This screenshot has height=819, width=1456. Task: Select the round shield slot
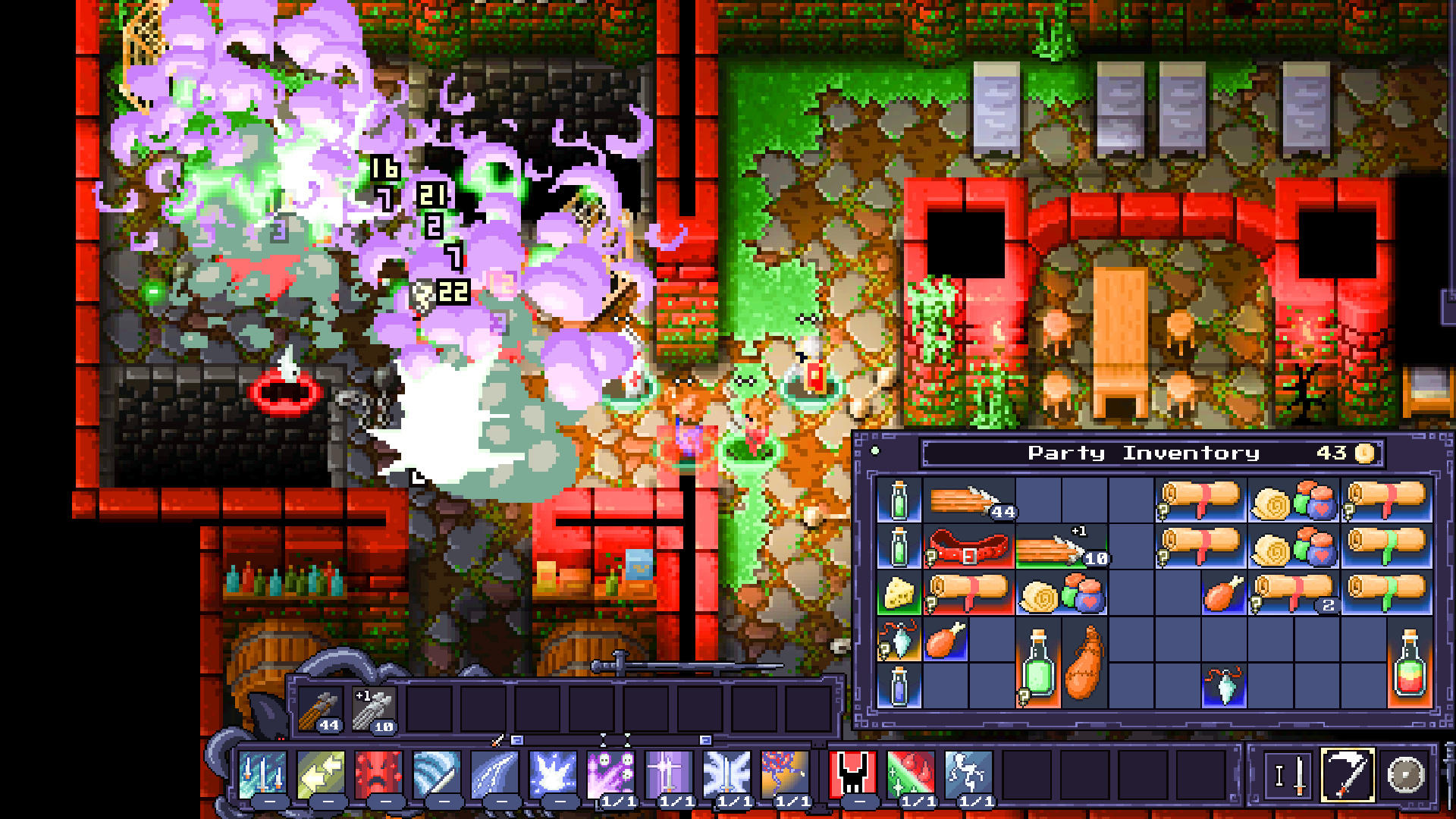tap(1405, 775)
